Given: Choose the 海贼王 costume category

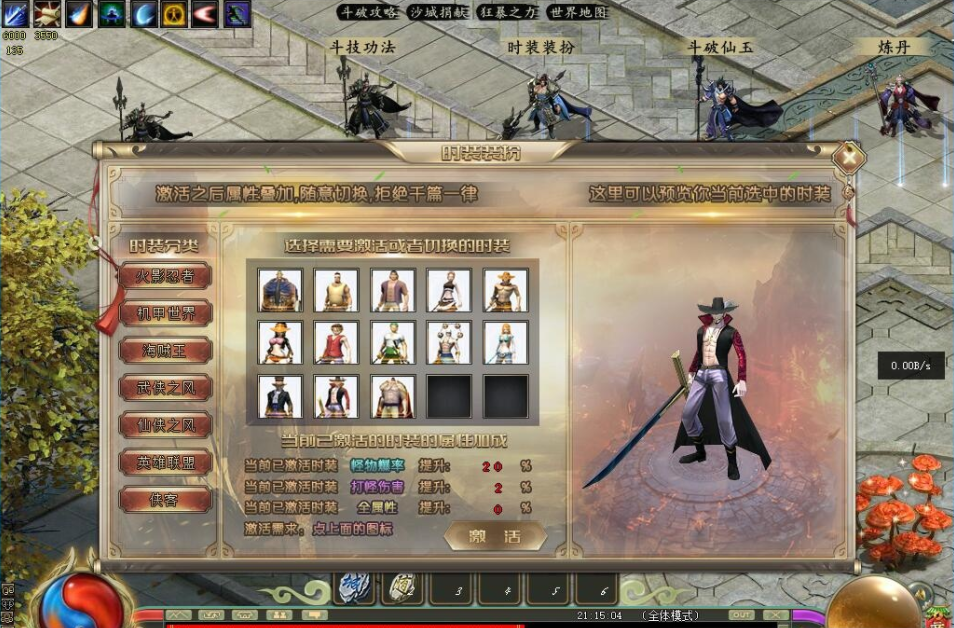Looking at the screenshot, I should coord(165,350).
